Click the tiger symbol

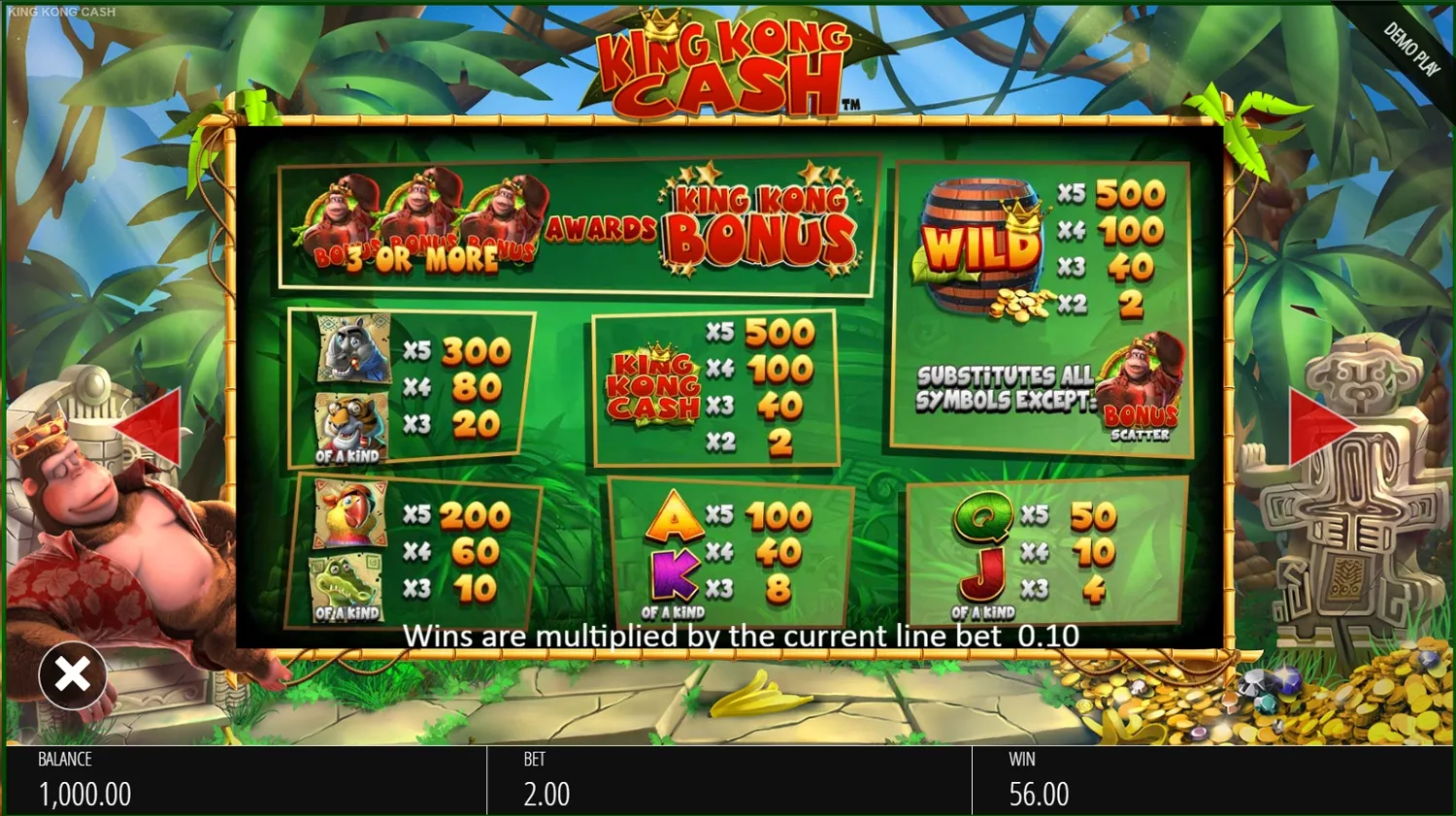coord(349,420)
